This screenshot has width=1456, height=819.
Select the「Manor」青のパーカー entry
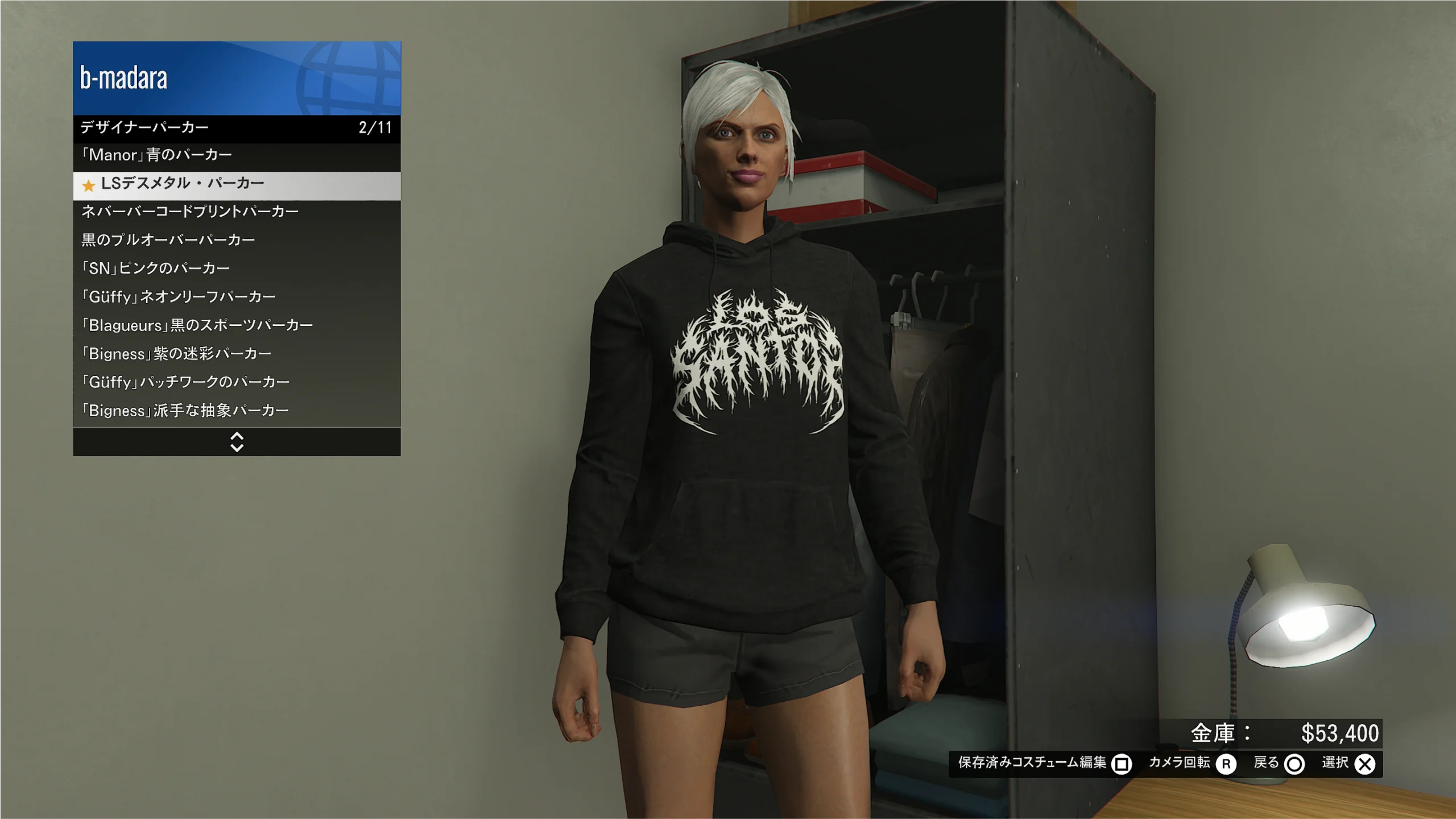point(237,155)
